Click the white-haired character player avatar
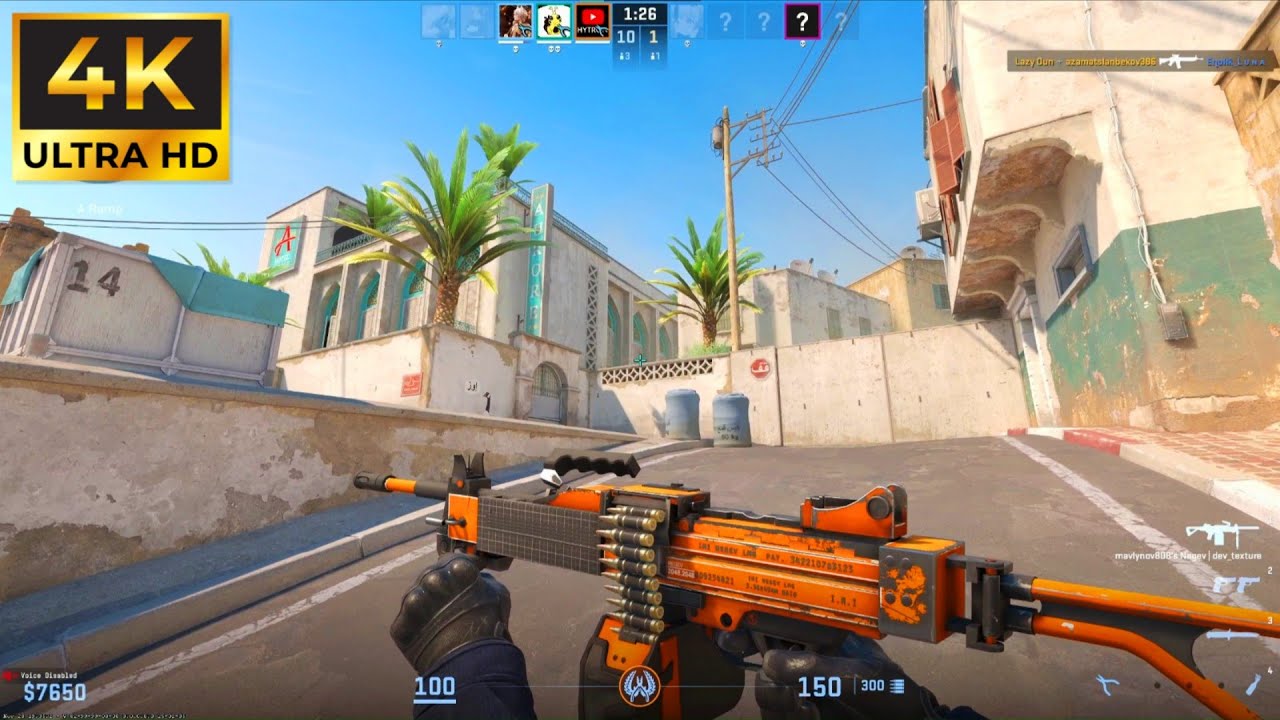The width and height of the screenshot is (1280, 720). (x=515, y=20)
